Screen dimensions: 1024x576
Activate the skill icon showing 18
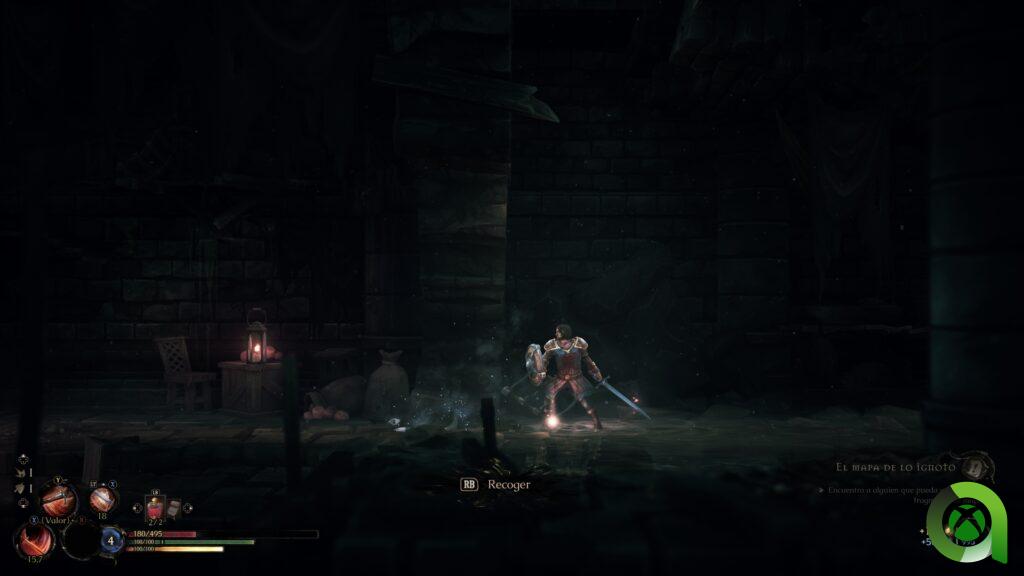(x=102, y=499)
